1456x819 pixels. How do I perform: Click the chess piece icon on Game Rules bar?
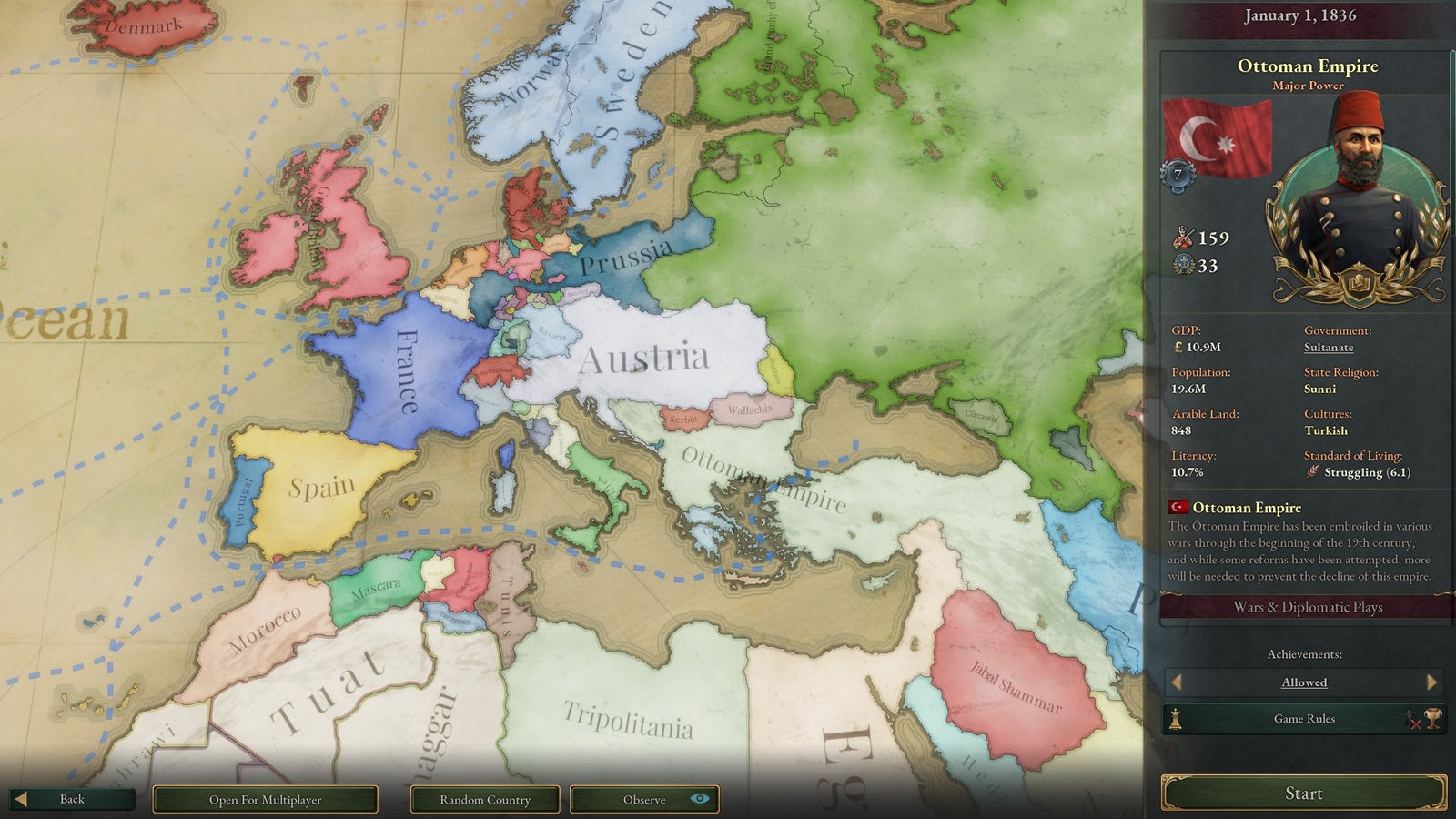[1175, 718]
